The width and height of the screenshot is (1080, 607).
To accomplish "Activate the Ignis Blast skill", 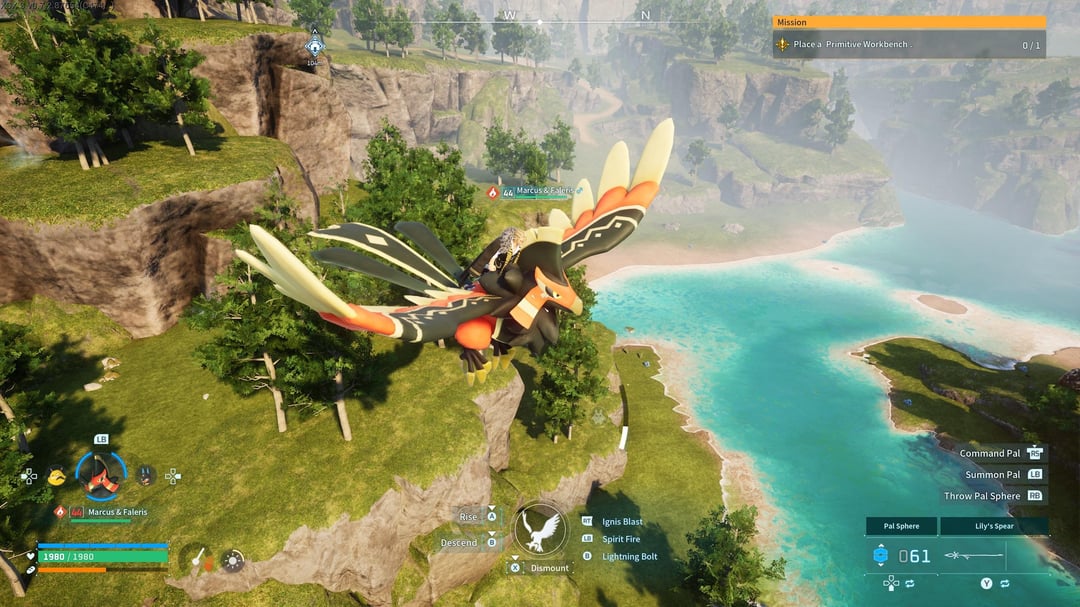I will pos(622,522).
